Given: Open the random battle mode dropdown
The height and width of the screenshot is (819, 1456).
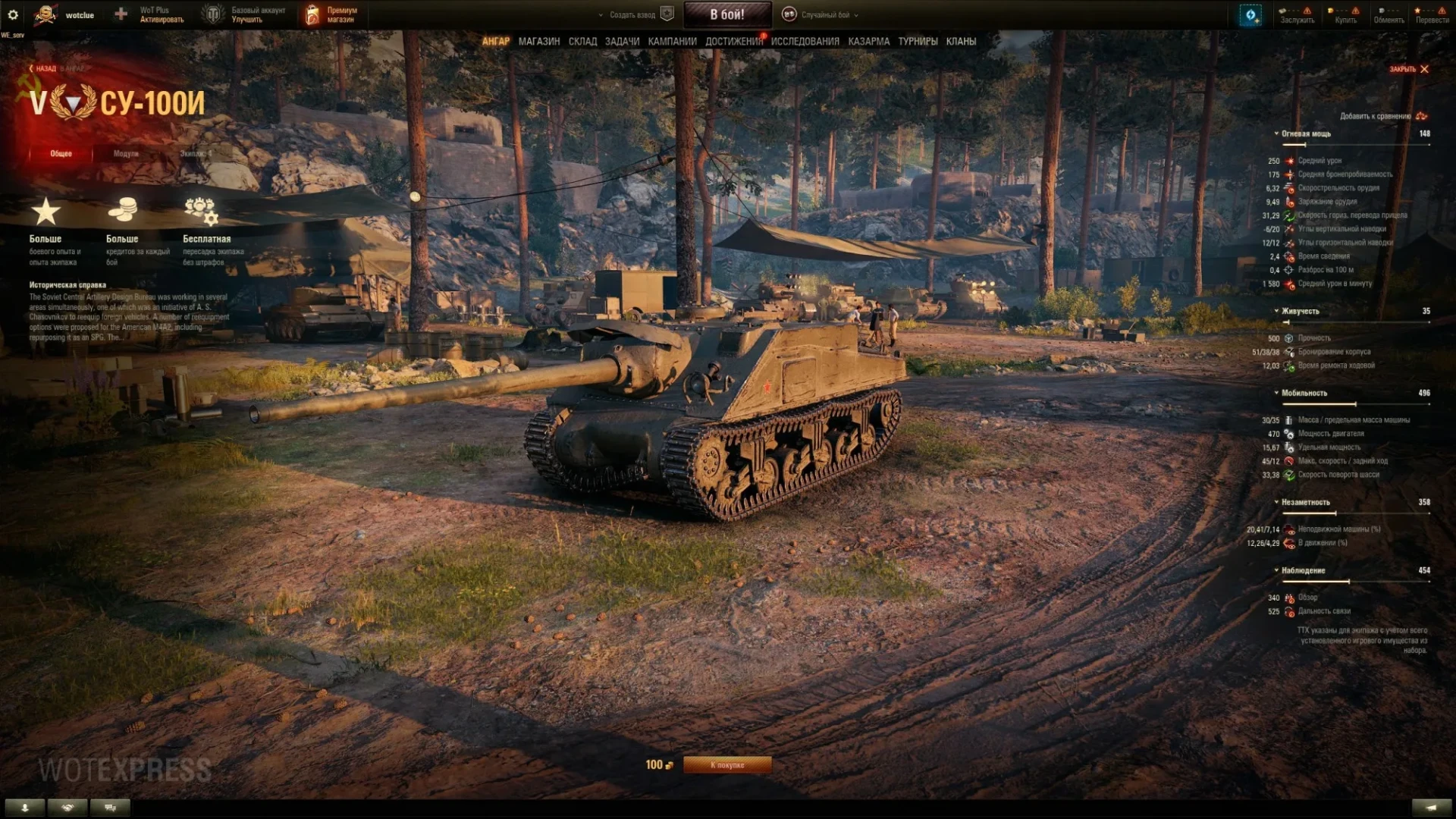Looking at the screenshot, I should pos(825,14).
